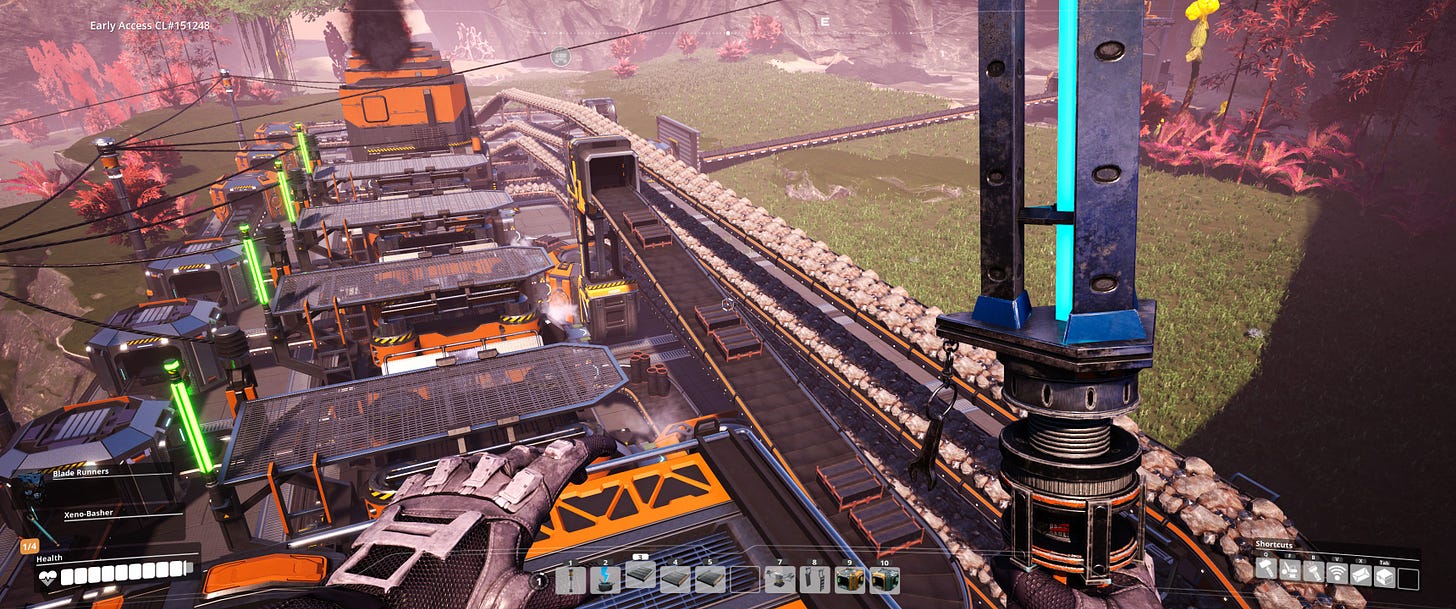This screenshot has height=609, width=1456.
Task: Pick the foundation in hotbar slot 5
Action: (x=710, y=580)
